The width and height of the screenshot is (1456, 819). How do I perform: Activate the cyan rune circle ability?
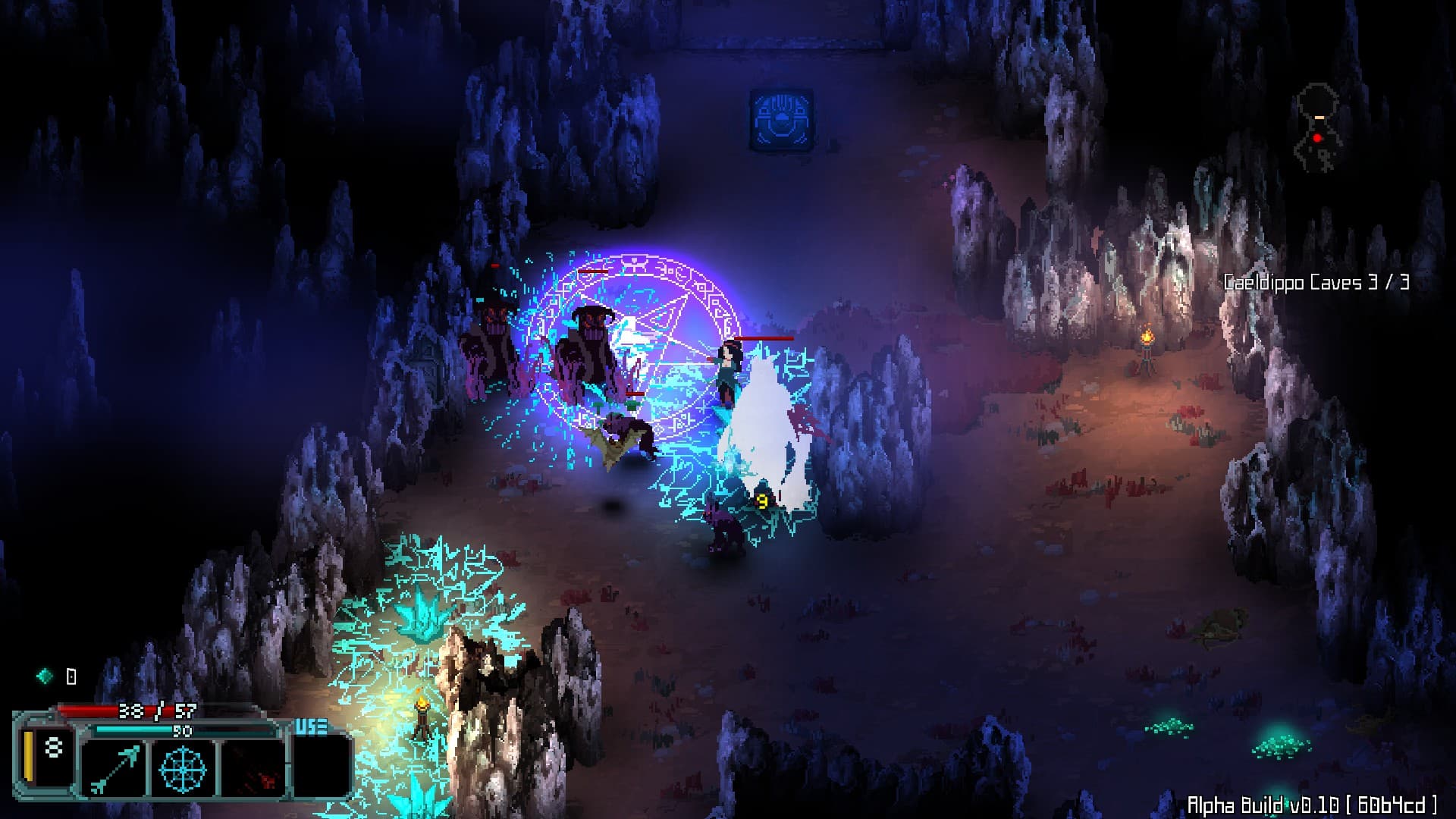183,767
